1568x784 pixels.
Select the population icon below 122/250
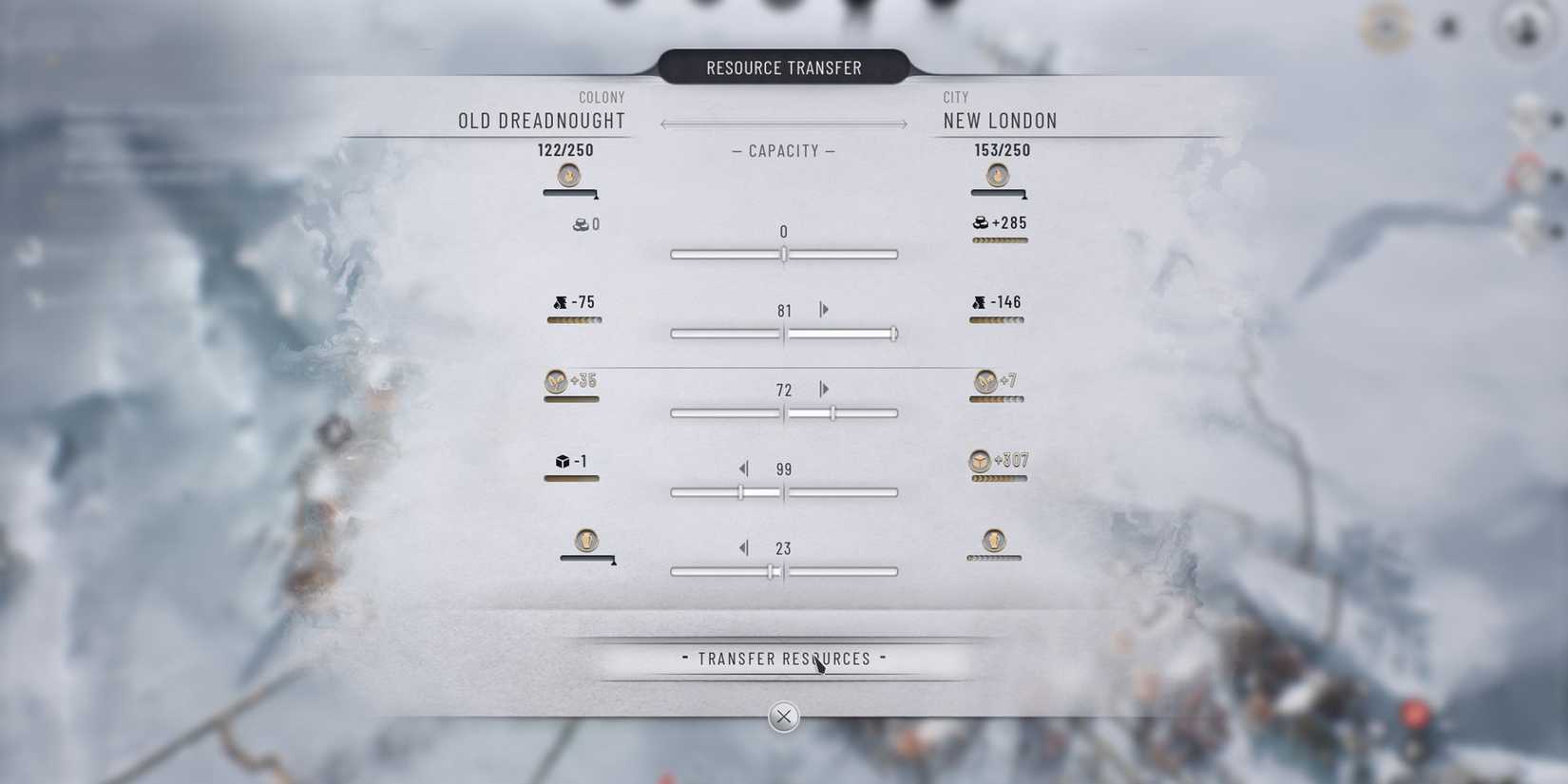click(x=569, y=175)
